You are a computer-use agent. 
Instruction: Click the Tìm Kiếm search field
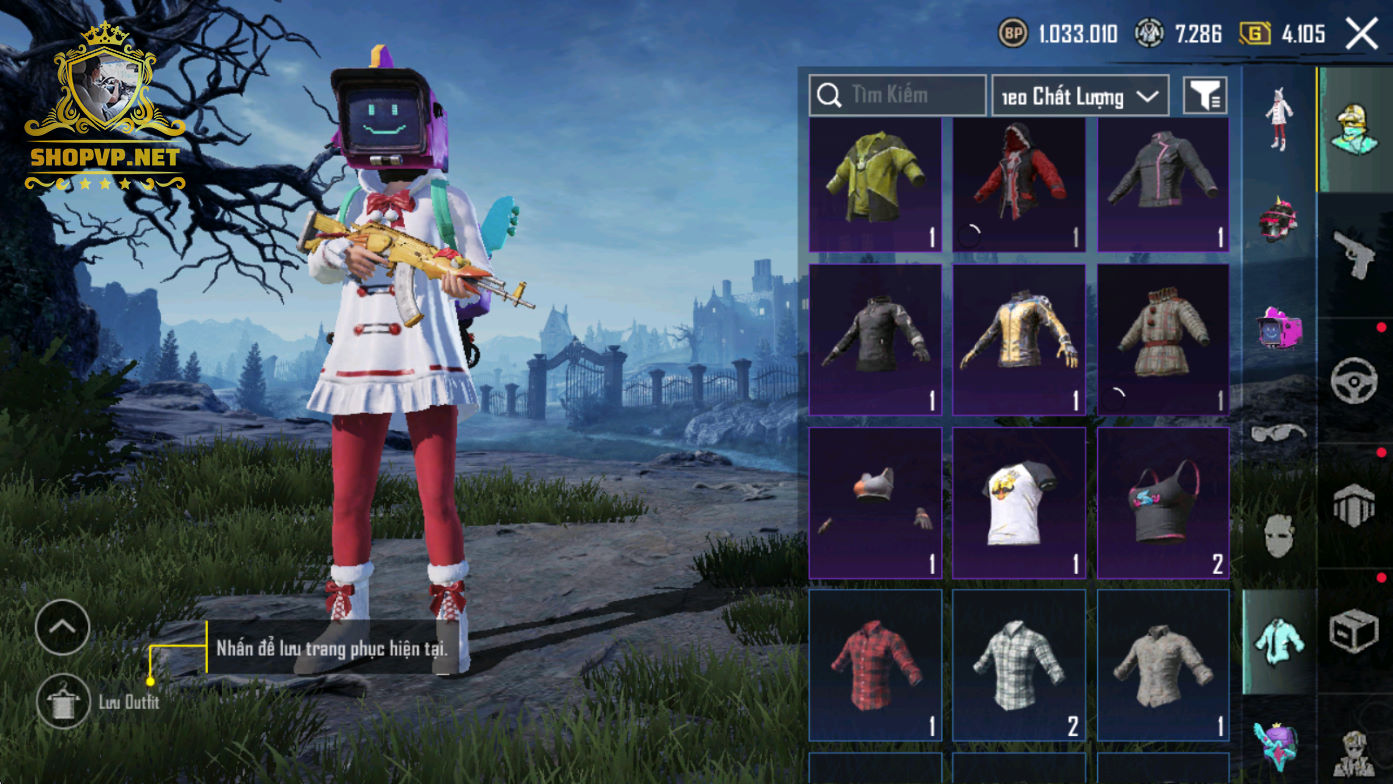click(898, 96)
